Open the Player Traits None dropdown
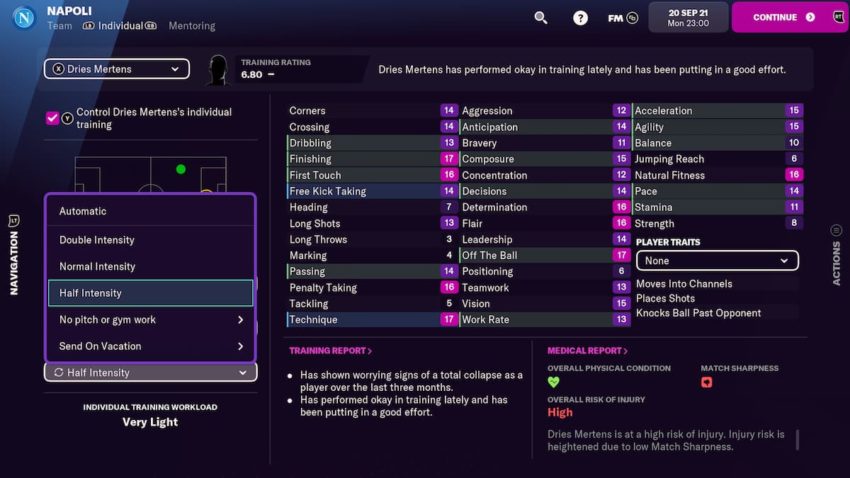The width and height of the screenshot is (850, 478). click(x=717, y=261)
